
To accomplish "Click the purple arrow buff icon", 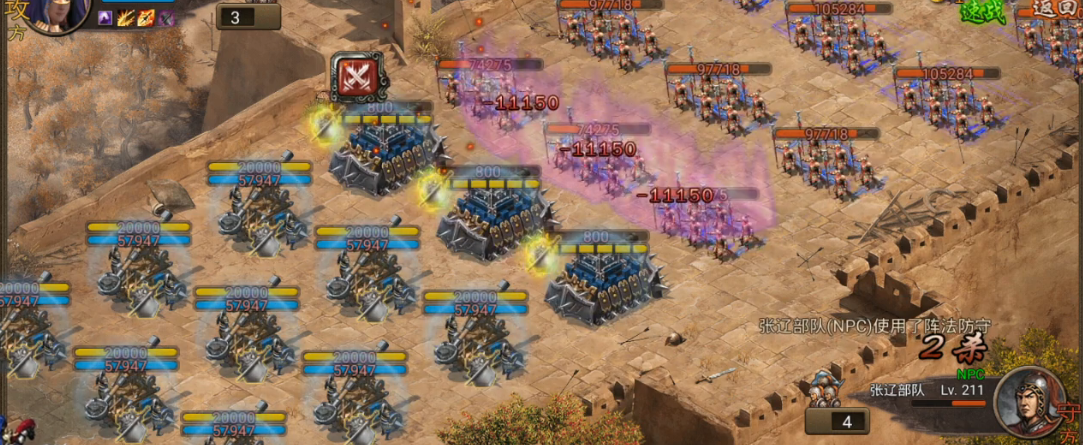I will (107, 18).
